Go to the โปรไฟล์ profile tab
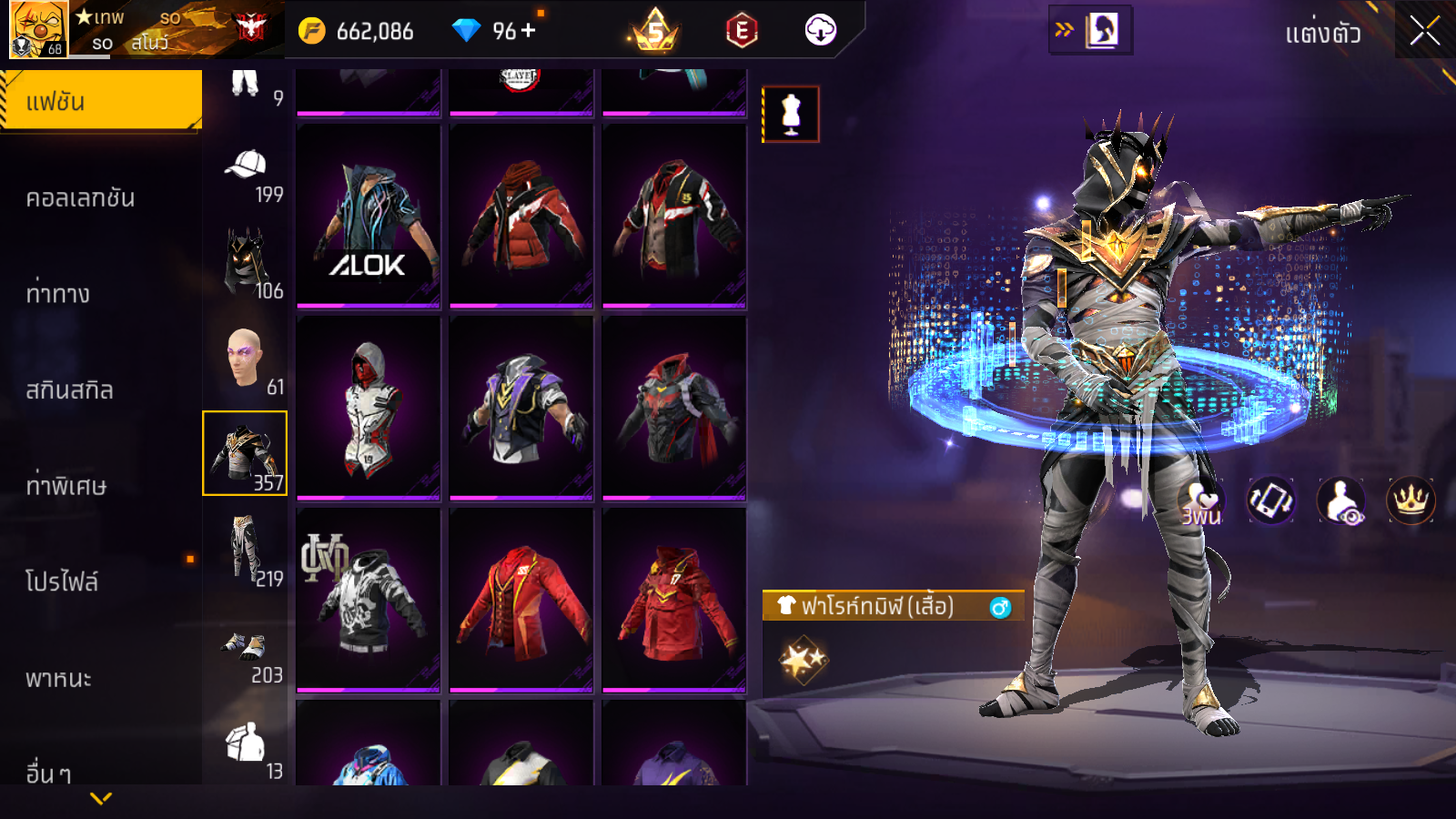 point(62,581)
